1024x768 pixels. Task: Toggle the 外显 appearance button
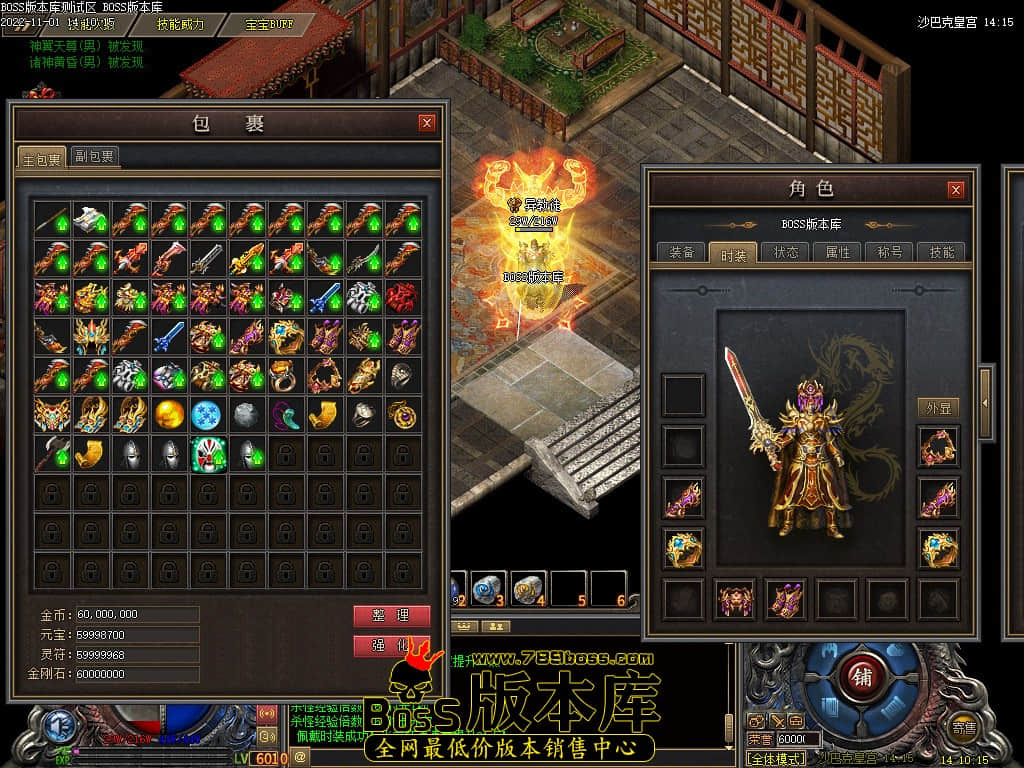click(938, 408)
